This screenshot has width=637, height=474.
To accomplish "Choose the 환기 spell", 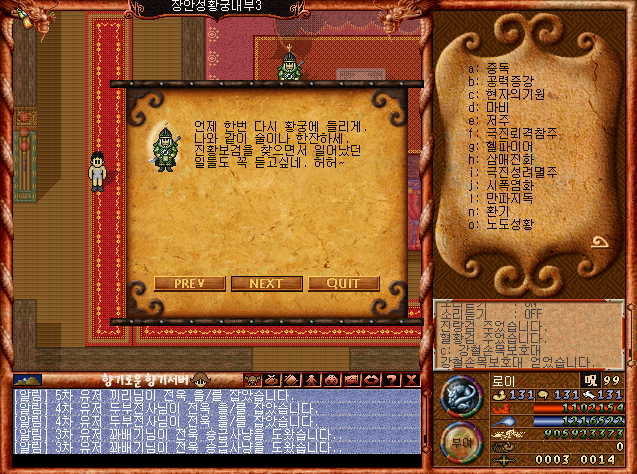I will pos(497,211).
